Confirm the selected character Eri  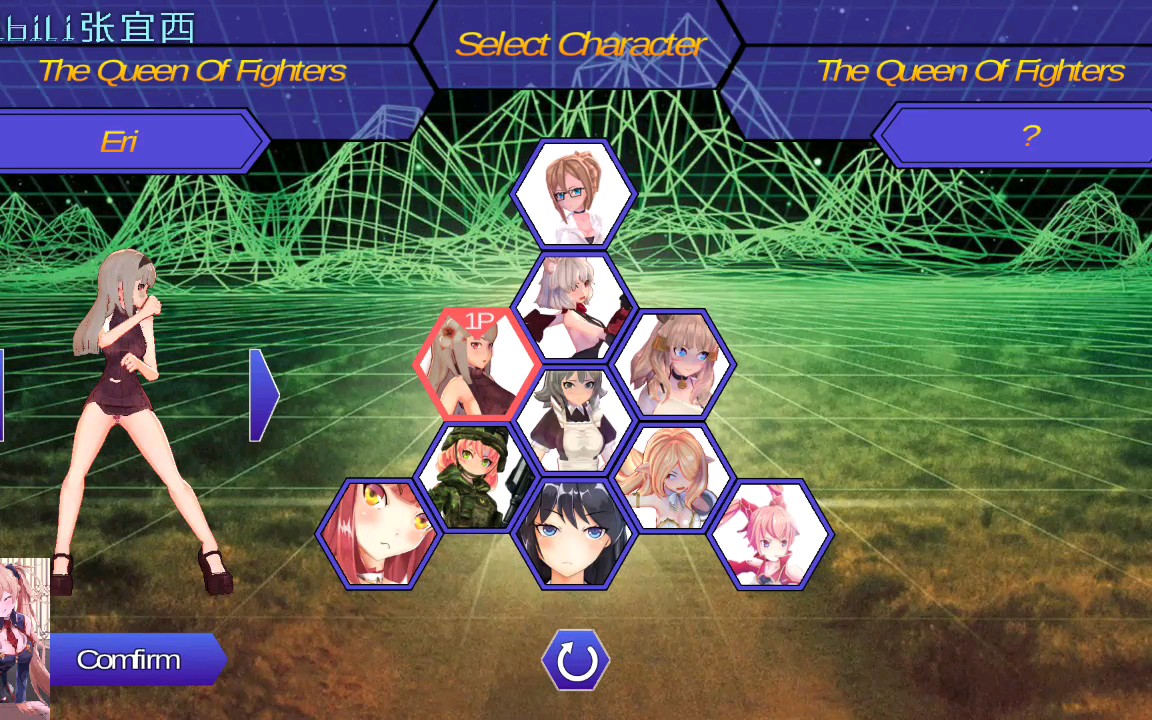(130, 660)
